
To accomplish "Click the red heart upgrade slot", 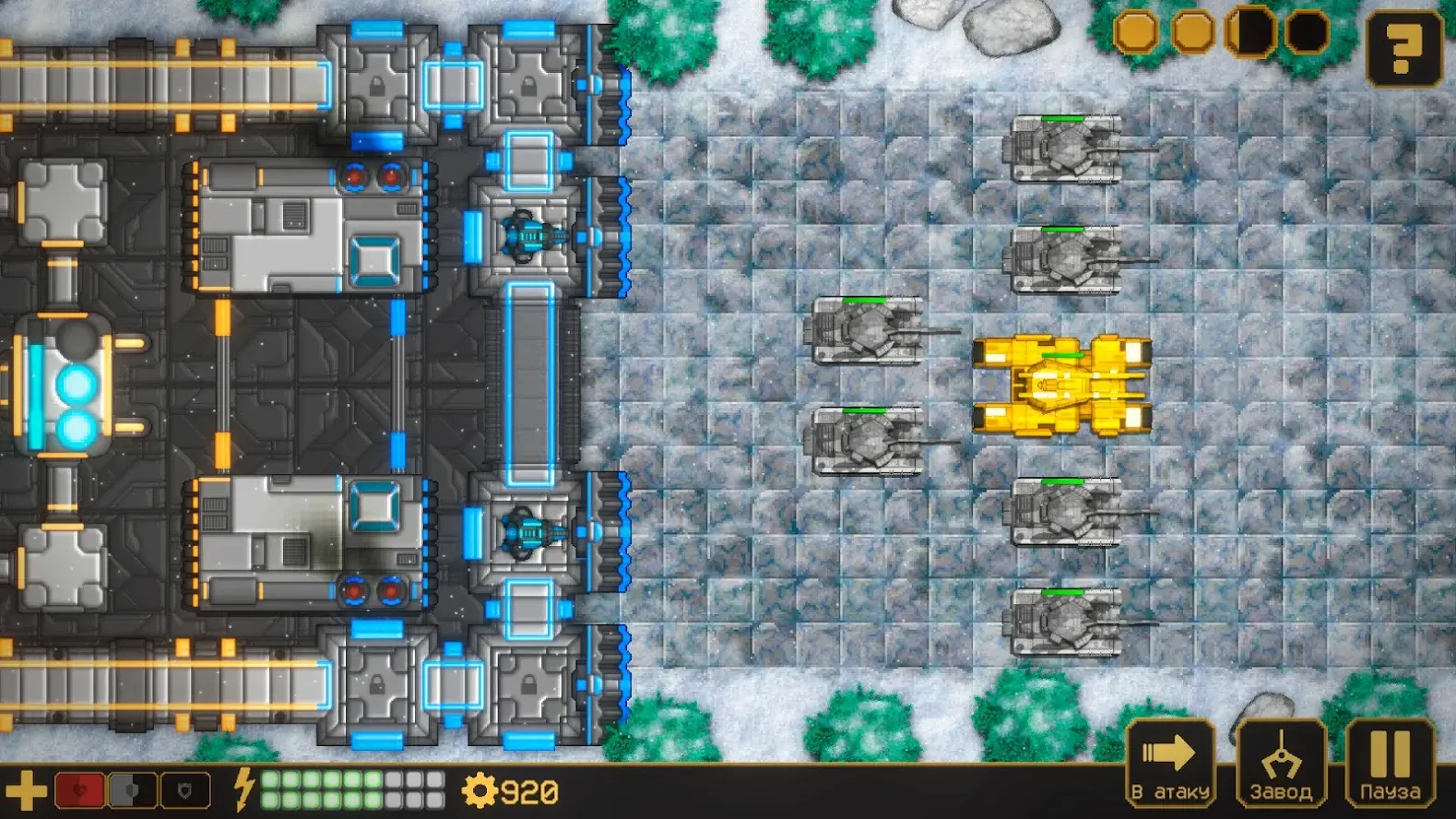I will pyautogui.click(x=79, y=791).
